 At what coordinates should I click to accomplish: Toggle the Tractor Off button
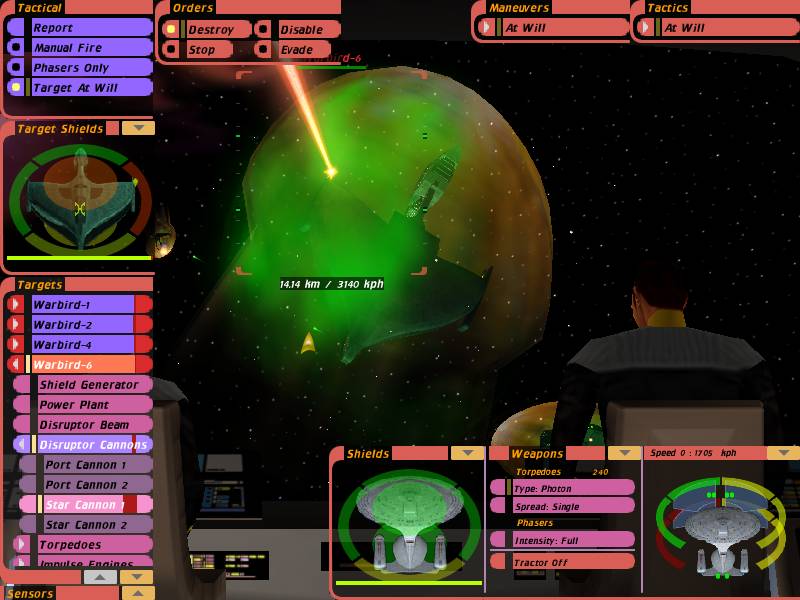point(566,562)
